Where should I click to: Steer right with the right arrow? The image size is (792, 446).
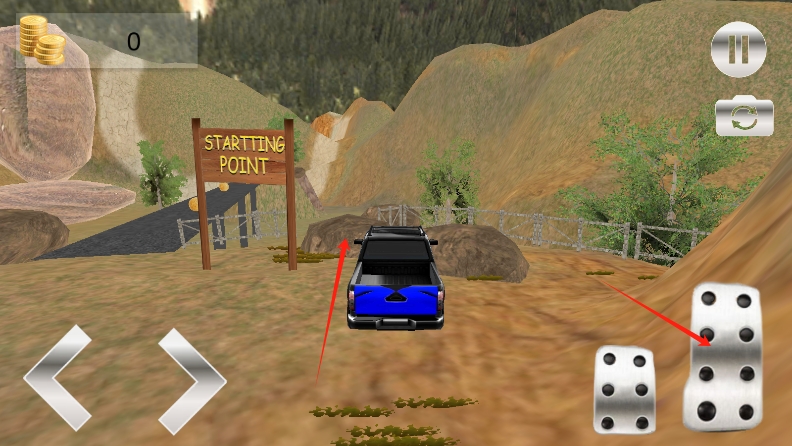click(191, 380)
